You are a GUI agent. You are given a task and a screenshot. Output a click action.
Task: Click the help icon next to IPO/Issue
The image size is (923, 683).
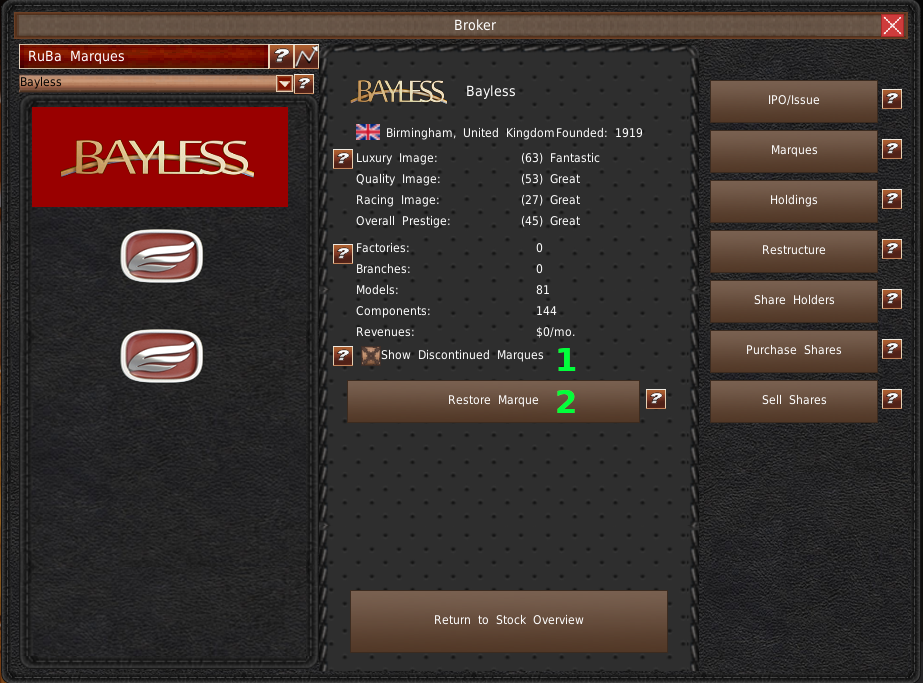tap(892, 99)
